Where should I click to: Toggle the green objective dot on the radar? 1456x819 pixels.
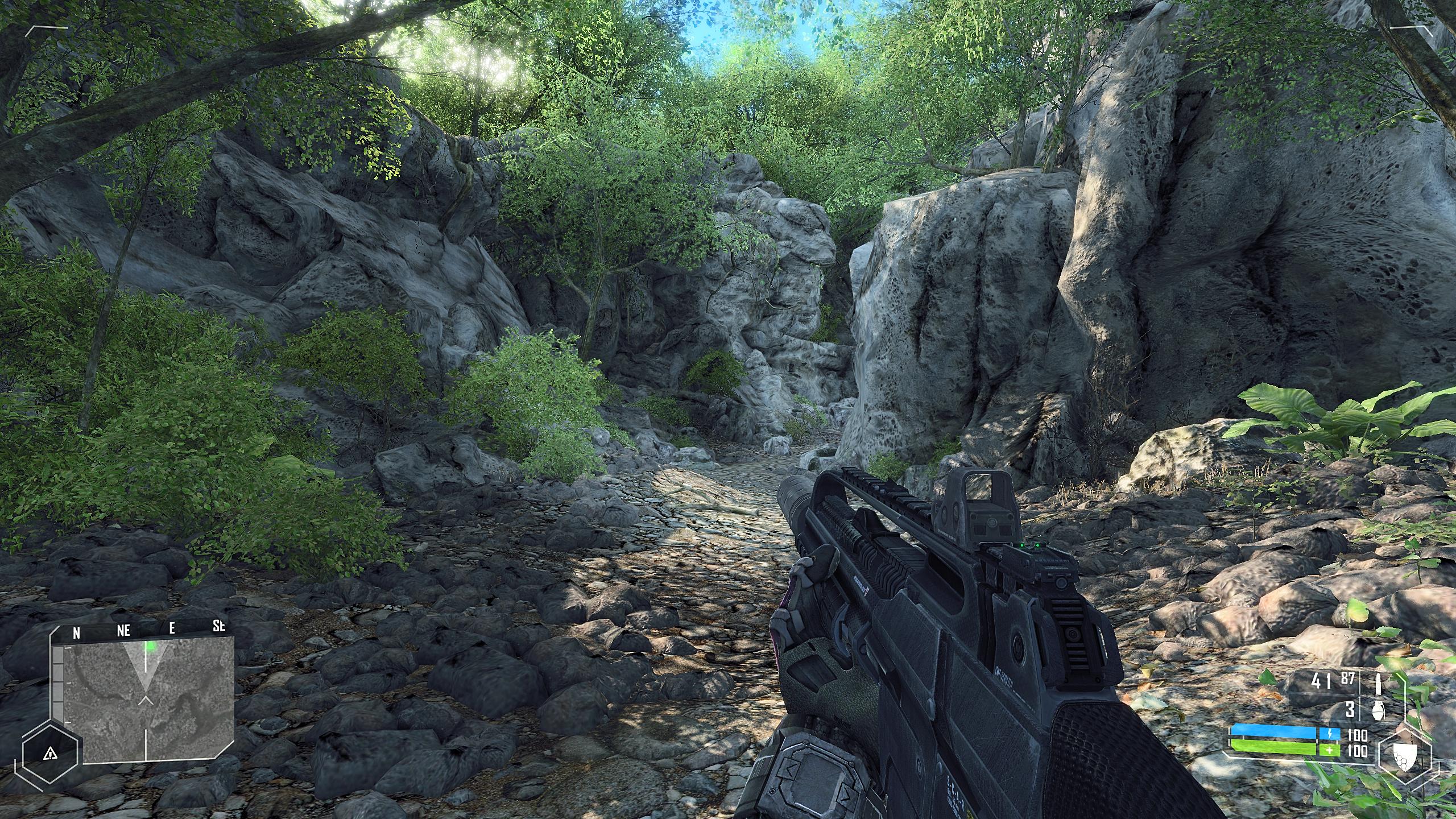(151, 647)
